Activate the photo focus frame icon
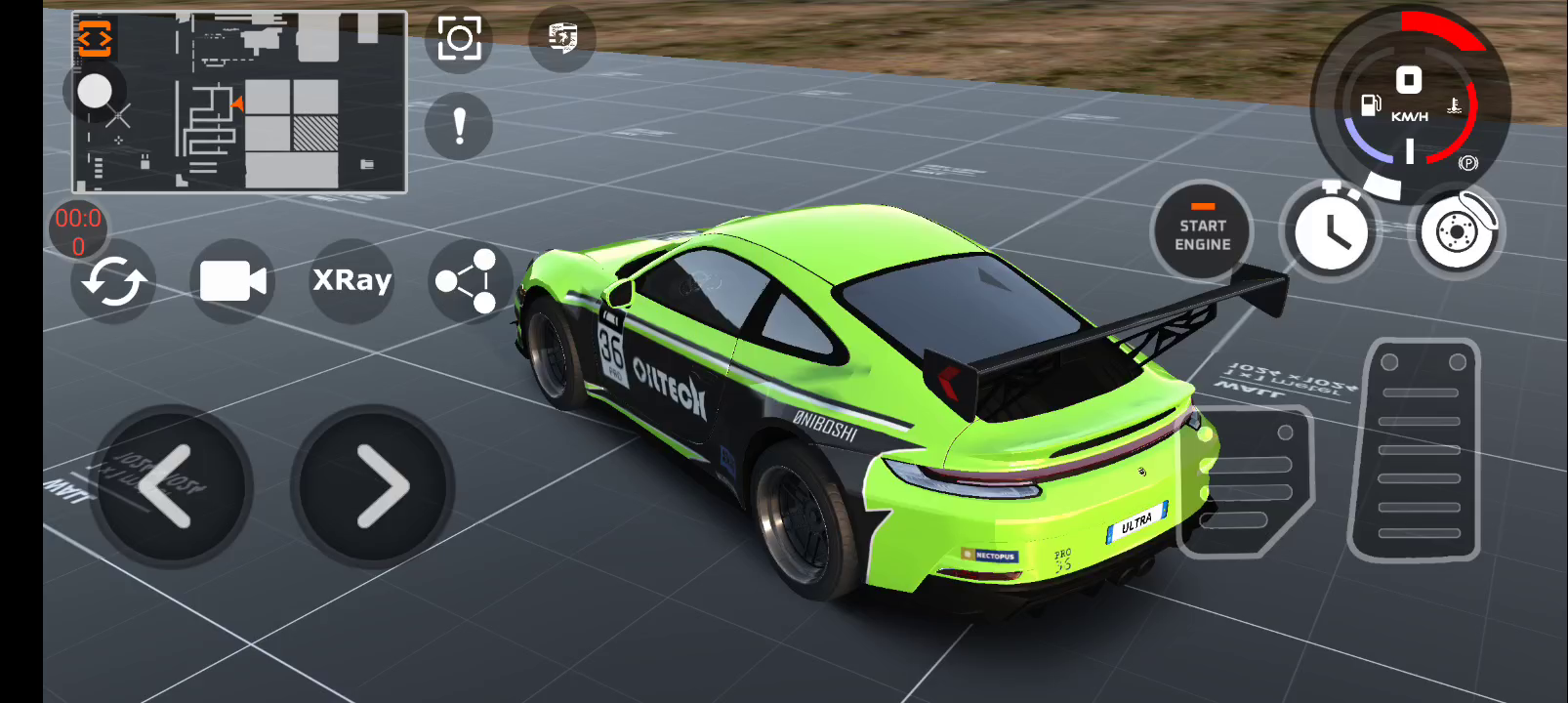 (459, 40)
